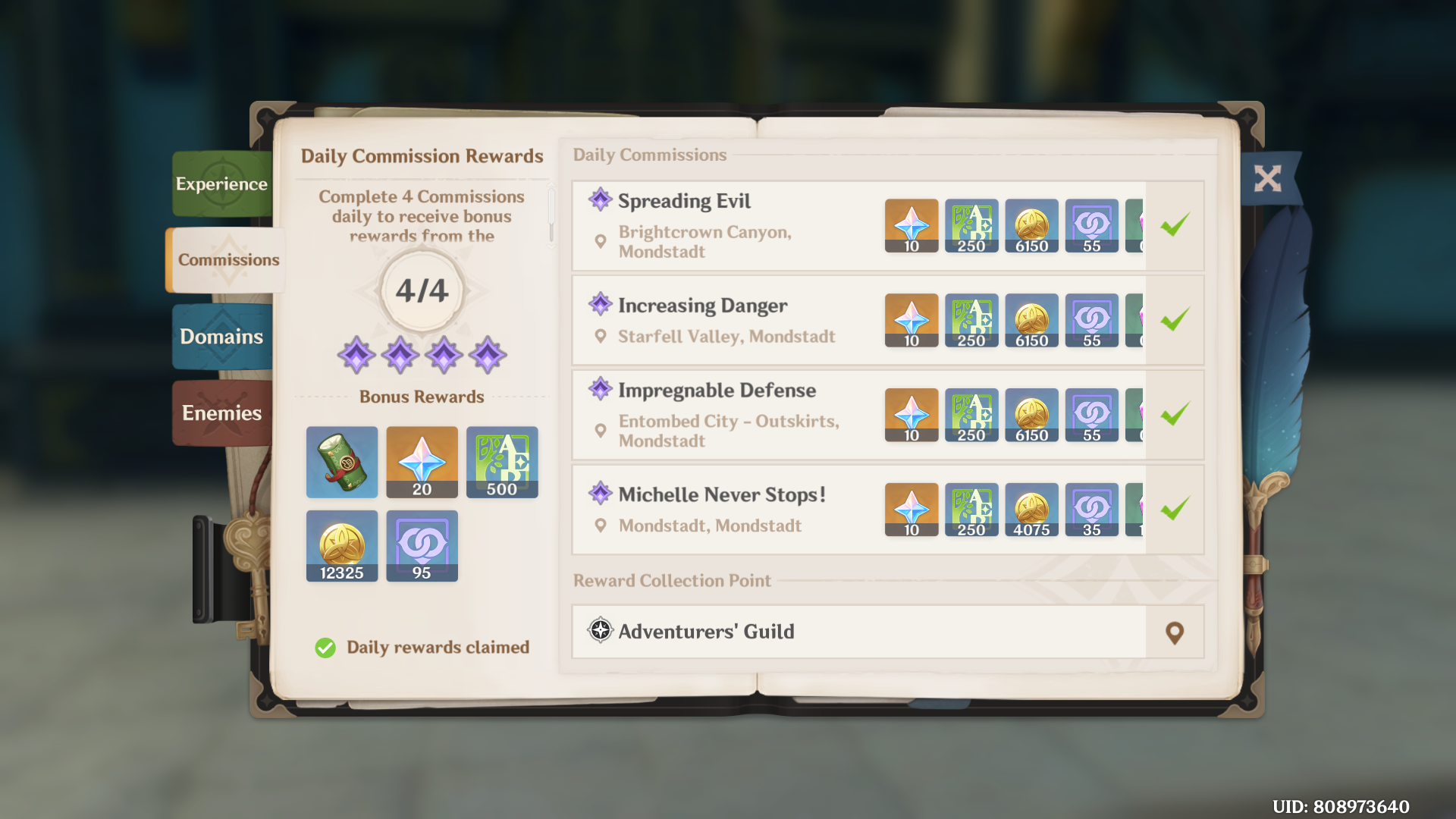Select the Commissions tab

[x=227, y=260]
